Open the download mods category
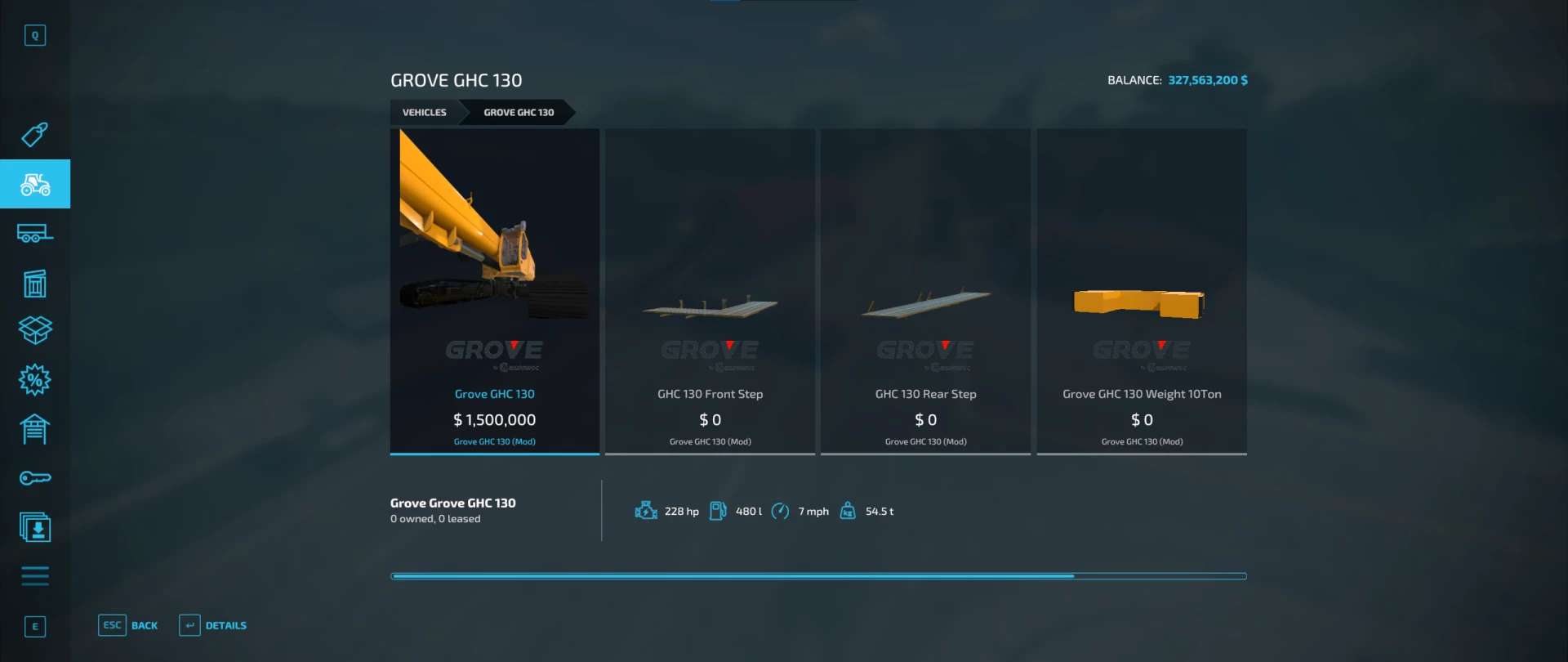Viewport: 1568px width, 662px height. pos(34,528)
